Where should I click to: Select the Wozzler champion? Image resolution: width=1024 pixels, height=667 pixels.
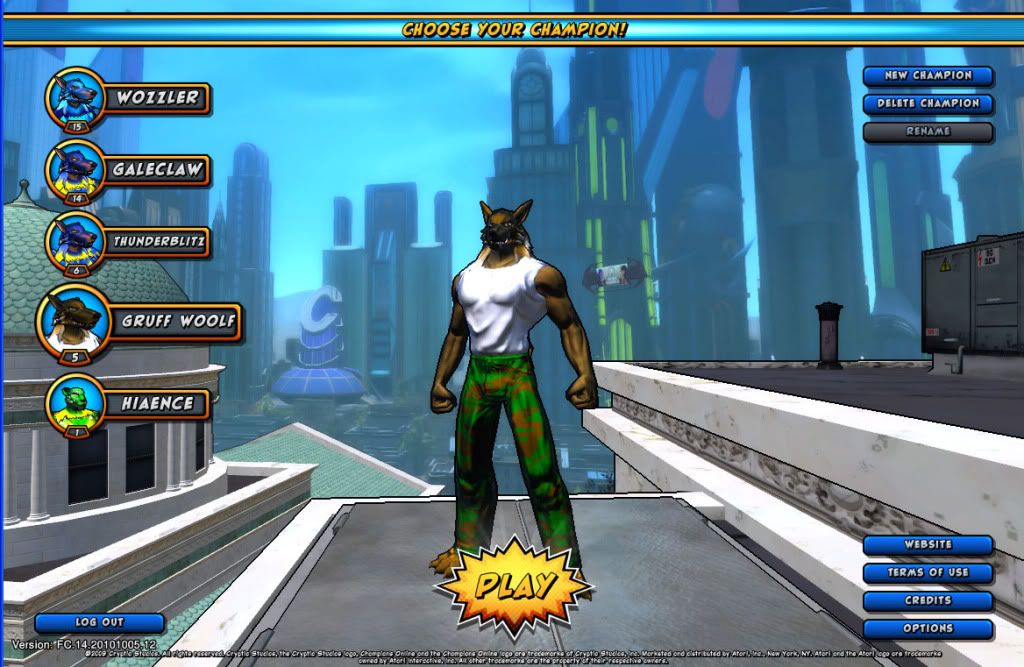[x=157, y=98]
